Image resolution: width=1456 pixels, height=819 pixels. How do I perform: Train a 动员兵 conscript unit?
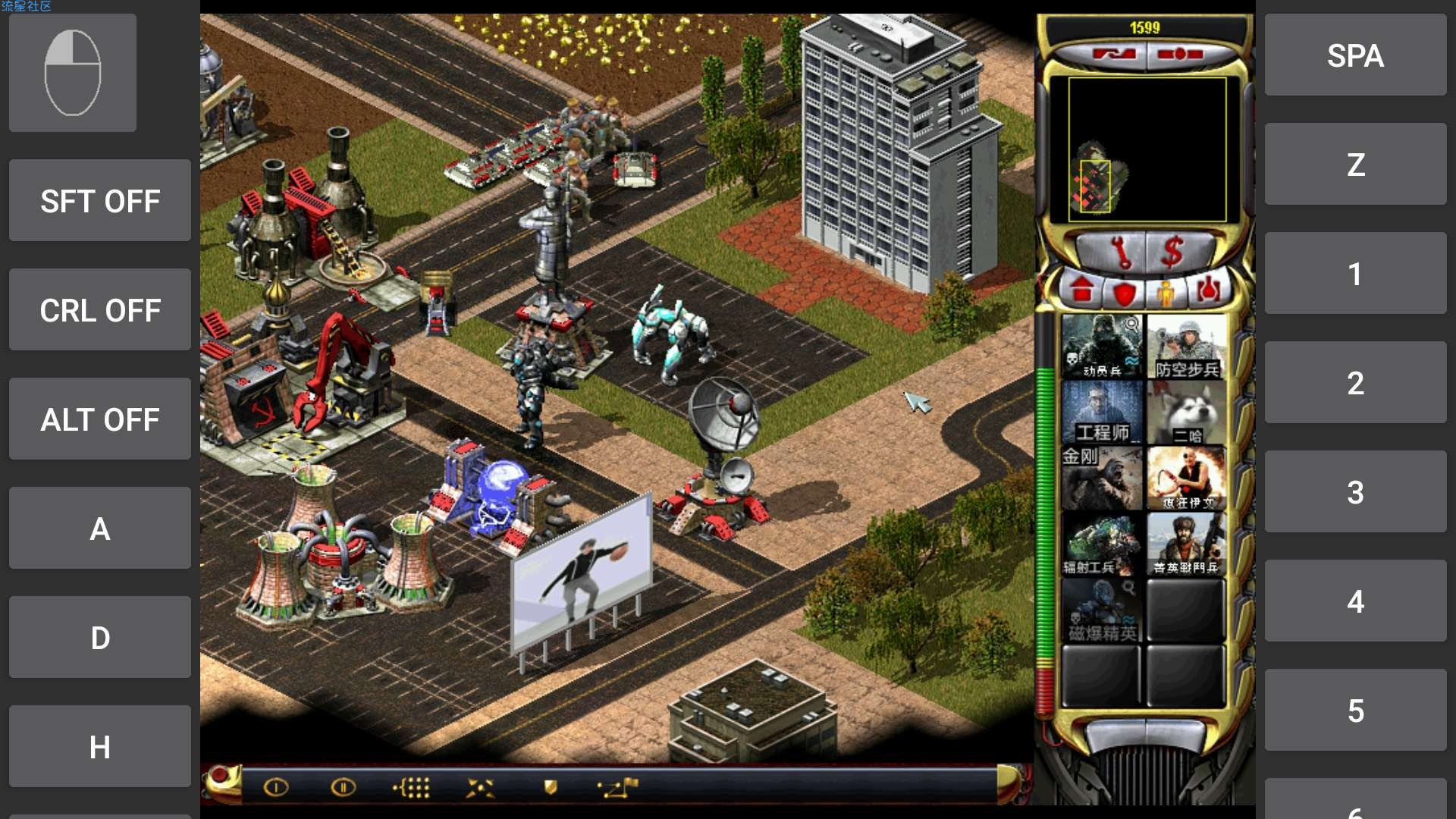click(x=1101, y=347)
